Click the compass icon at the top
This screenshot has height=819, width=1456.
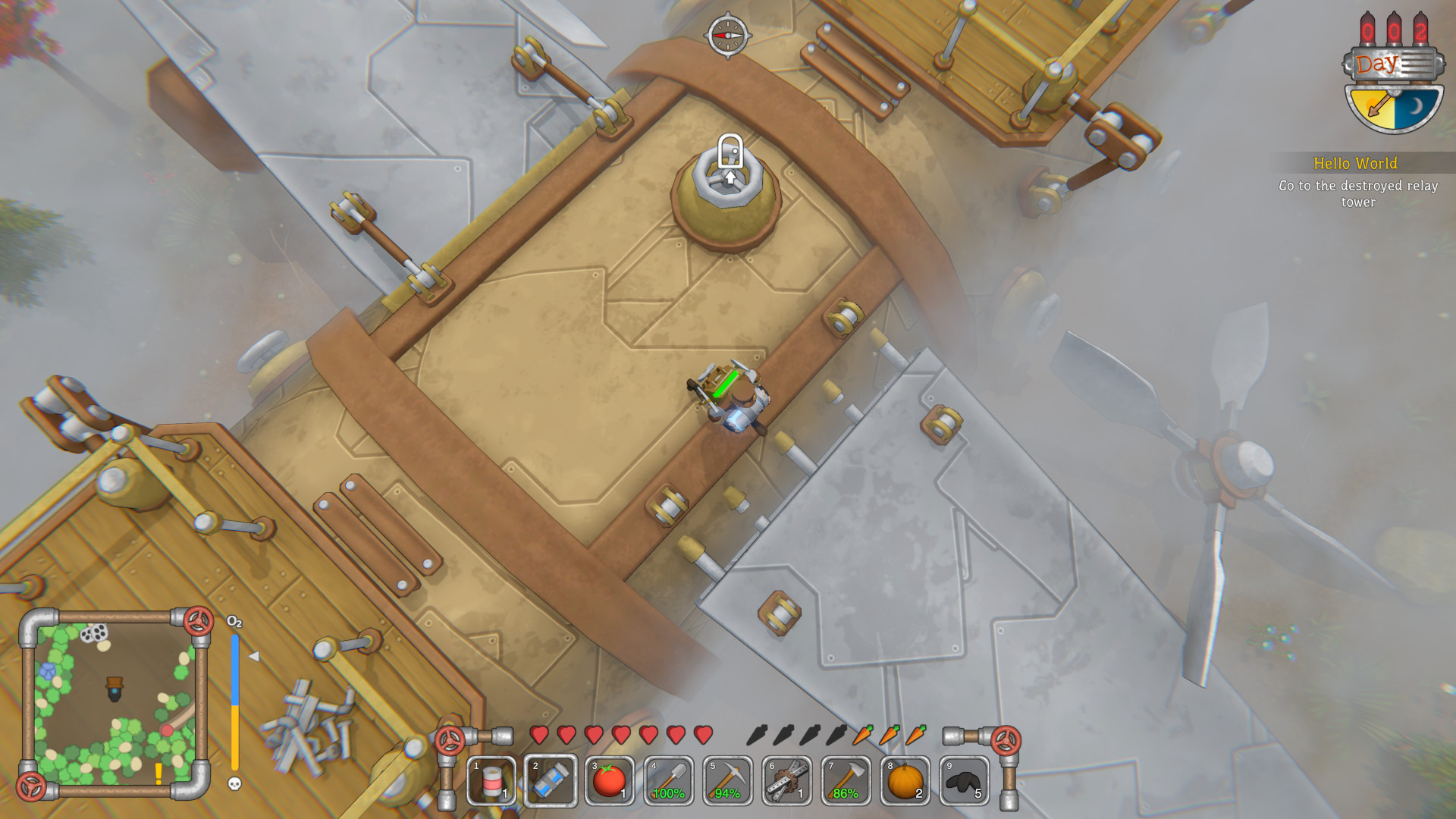pyautogui.click(x=727, y=35)
